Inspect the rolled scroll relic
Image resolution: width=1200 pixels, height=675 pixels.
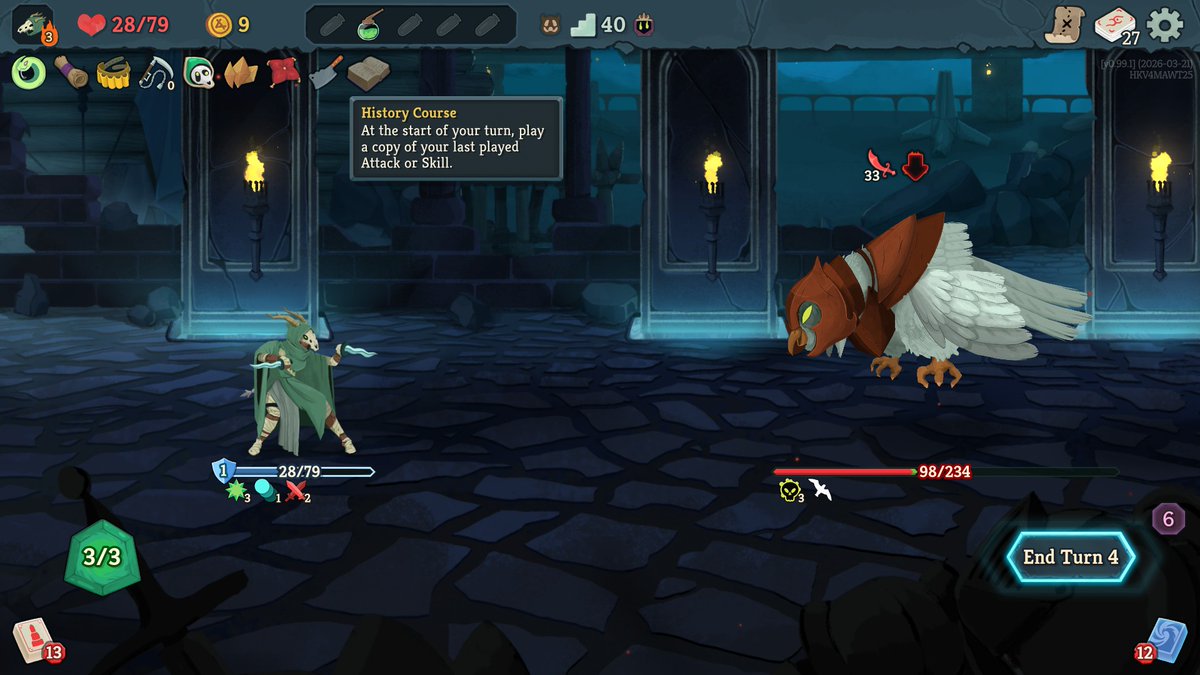[x=71, y=72]
